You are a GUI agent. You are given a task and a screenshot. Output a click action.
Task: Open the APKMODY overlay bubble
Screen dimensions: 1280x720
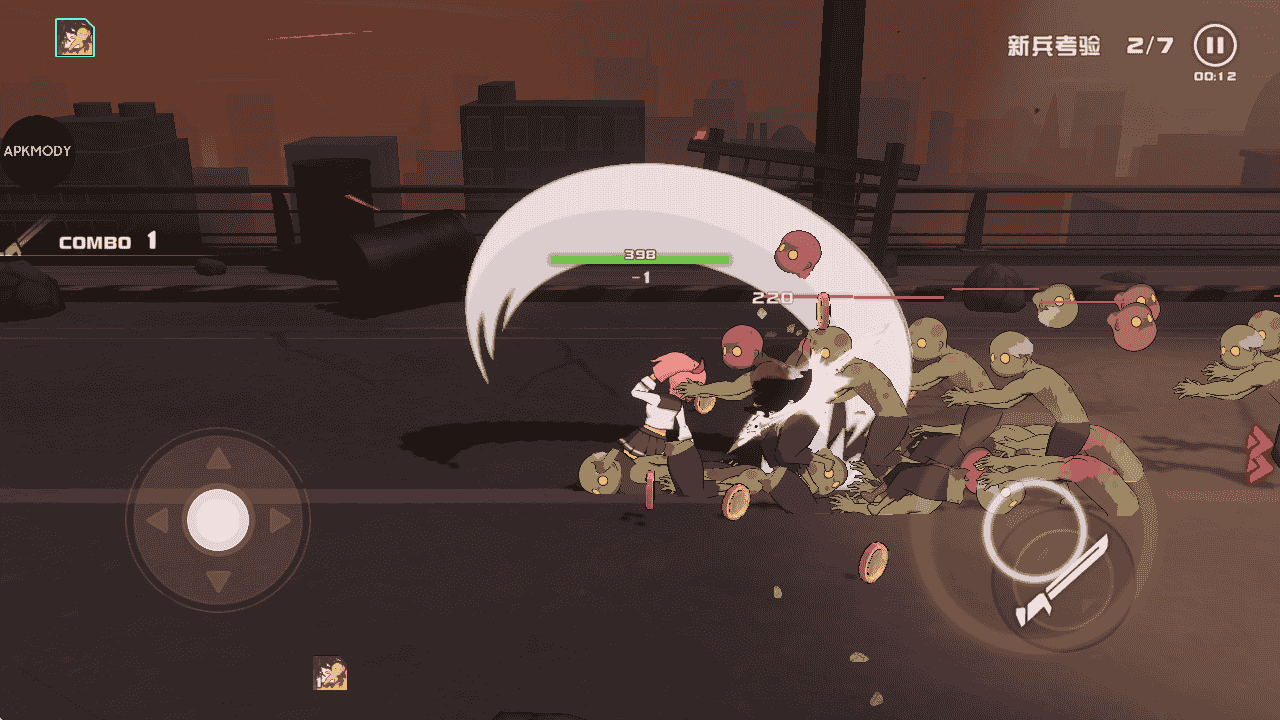[x=36, y=151]
